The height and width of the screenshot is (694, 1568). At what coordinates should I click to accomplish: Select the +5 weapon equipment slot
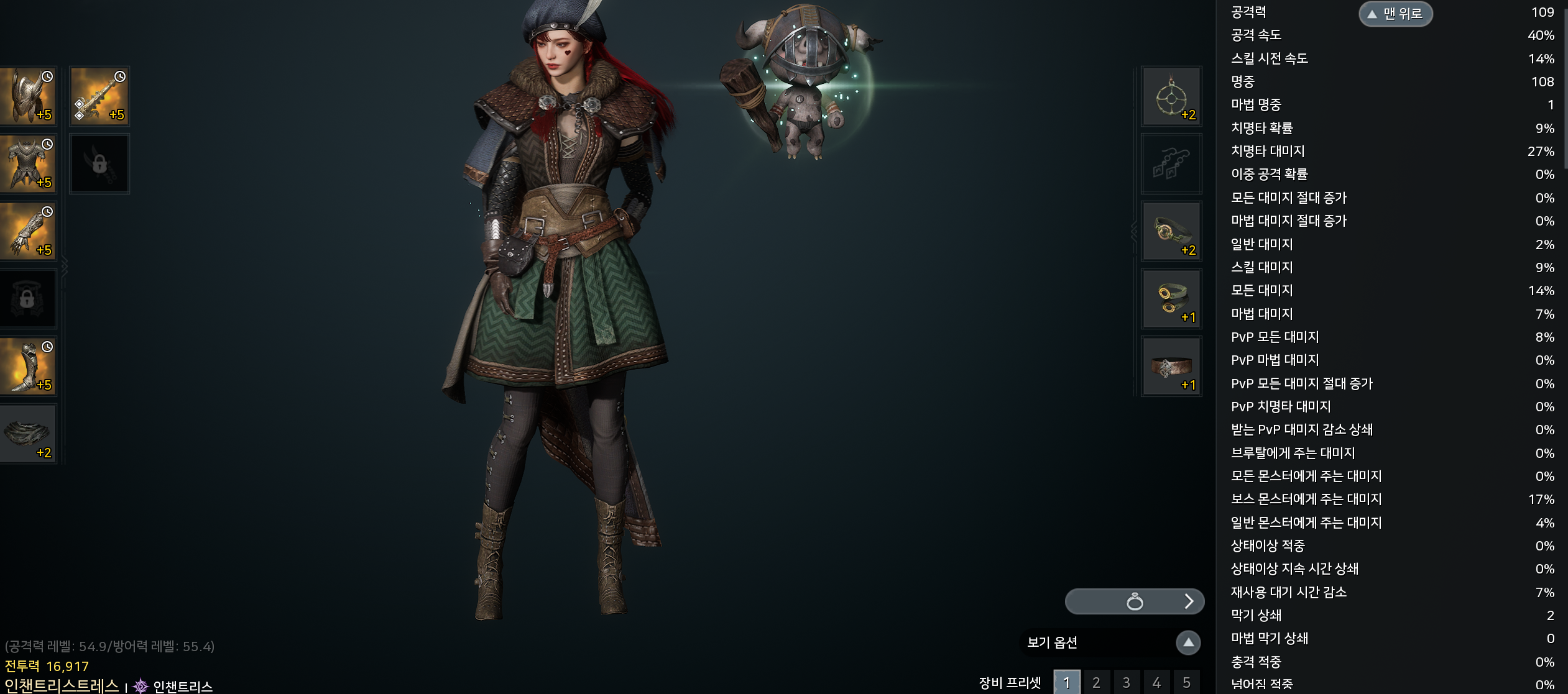click(x=99, y=96)
